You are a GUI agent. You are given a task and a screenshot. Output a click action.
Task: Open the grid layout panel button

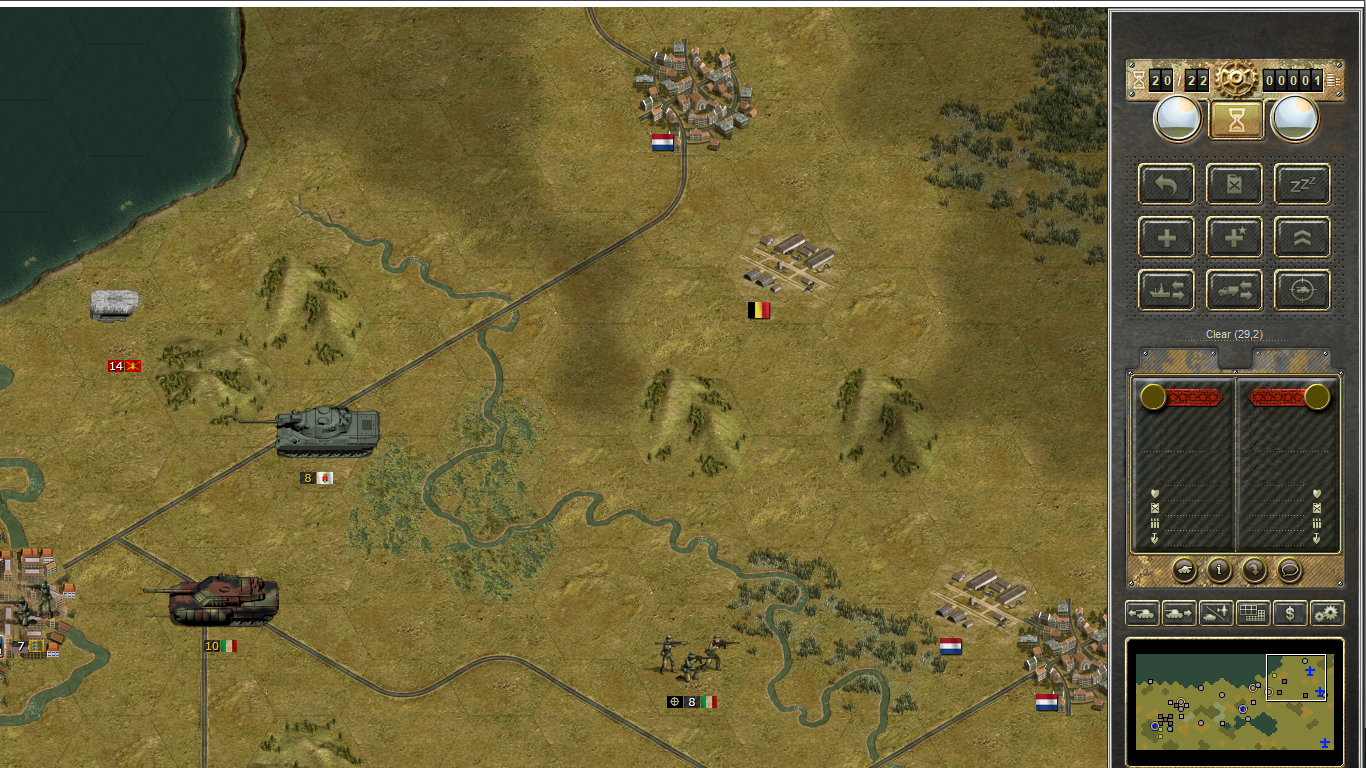click(1253, 613)
